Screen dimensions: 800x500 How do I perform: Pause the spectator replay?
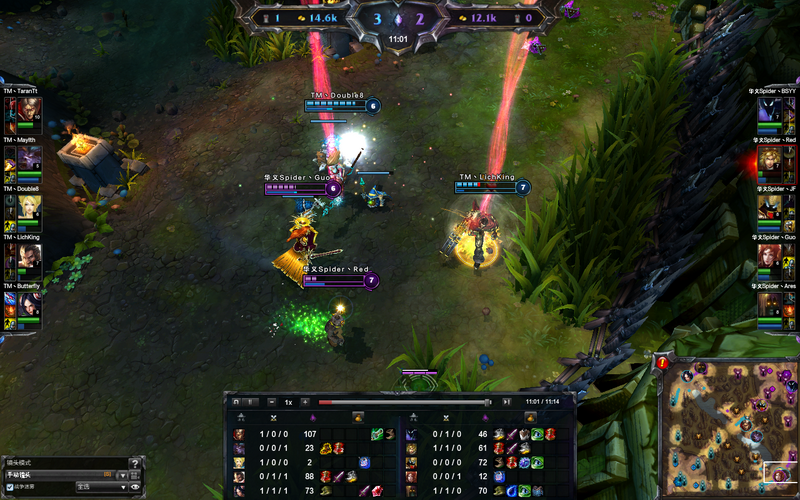pyautogui.click(x=252, y=402)
